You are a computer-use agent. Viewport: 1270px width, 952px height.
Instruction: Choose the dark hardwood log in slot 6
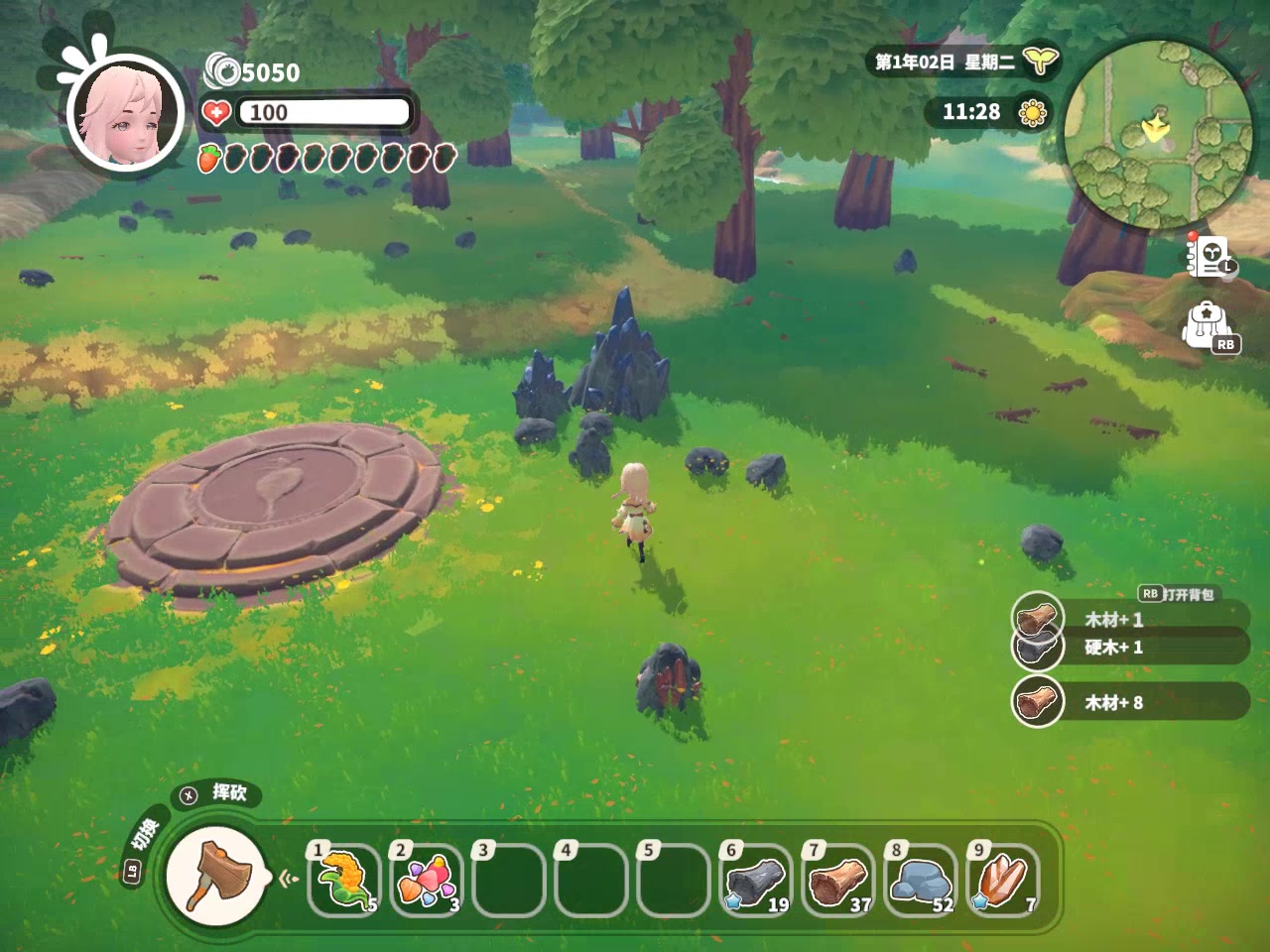pos(757,879)
